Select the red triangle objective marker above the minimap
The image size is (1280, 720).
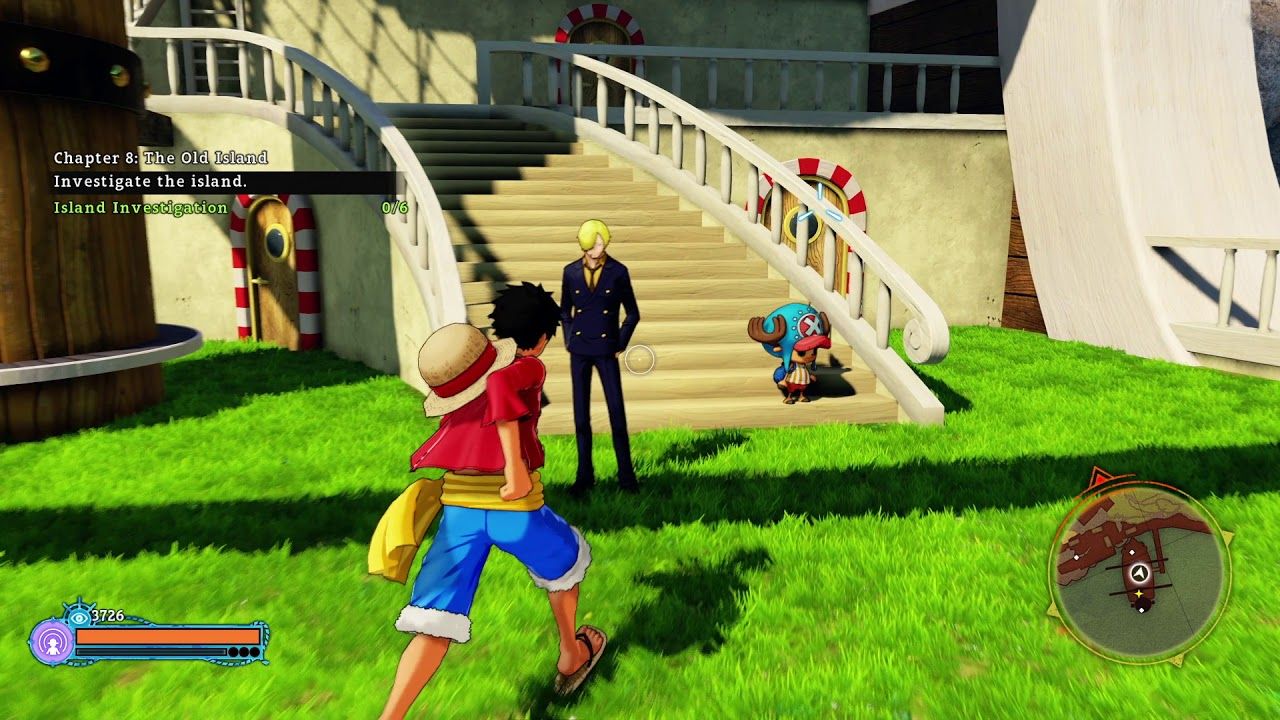point(1097,478)
